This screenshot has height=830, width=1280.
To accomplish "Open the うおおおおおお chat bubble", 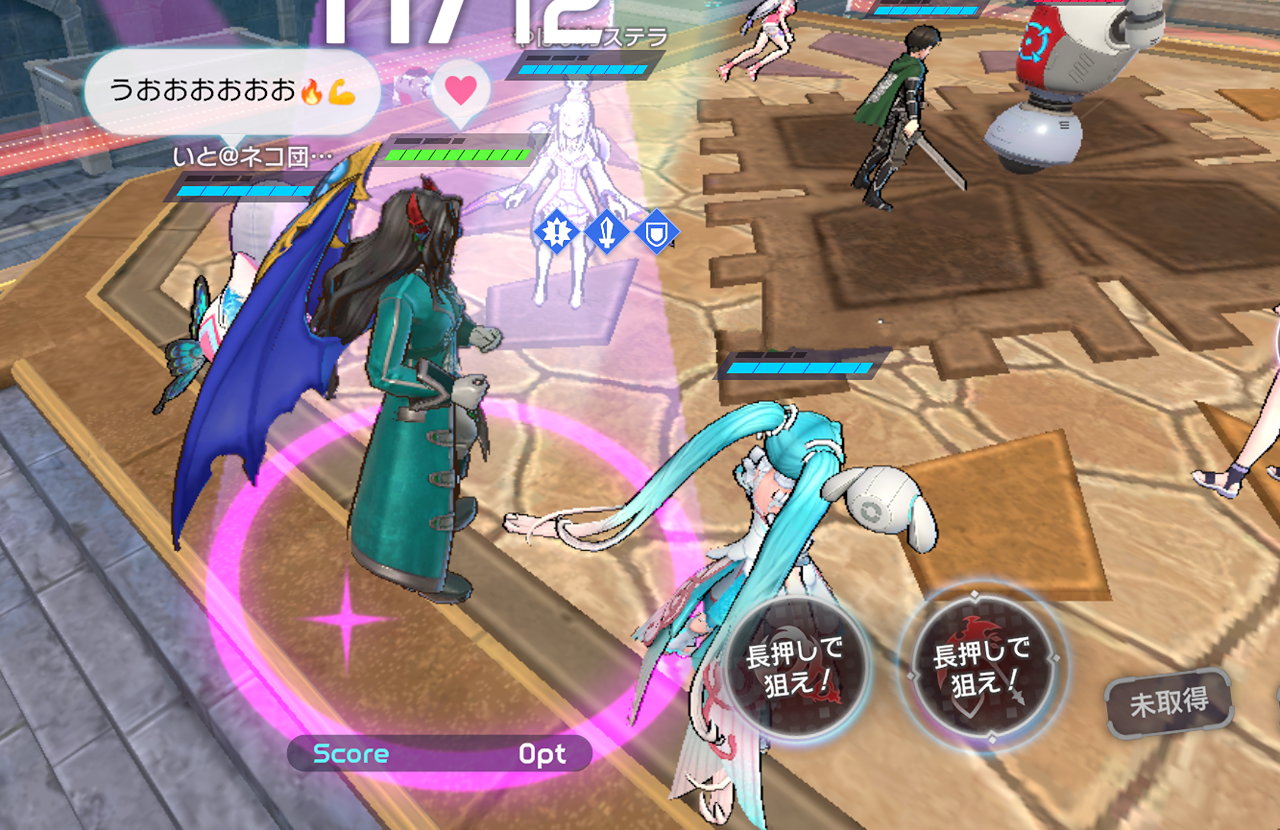I will tap(231, 92).
